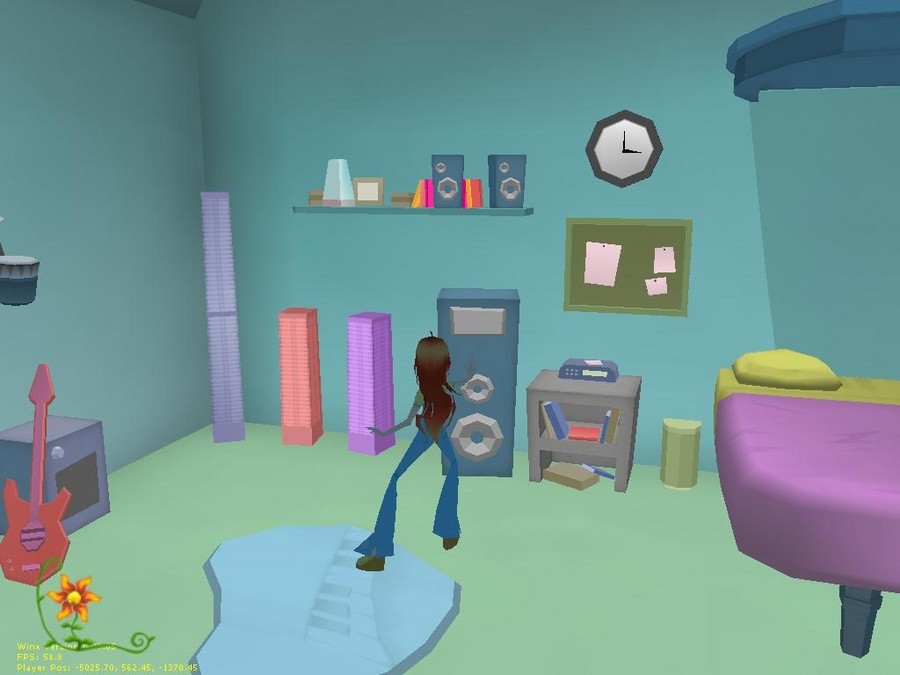Click the orange flower HUD icon
Screen dimensions: 900x675
73,599
